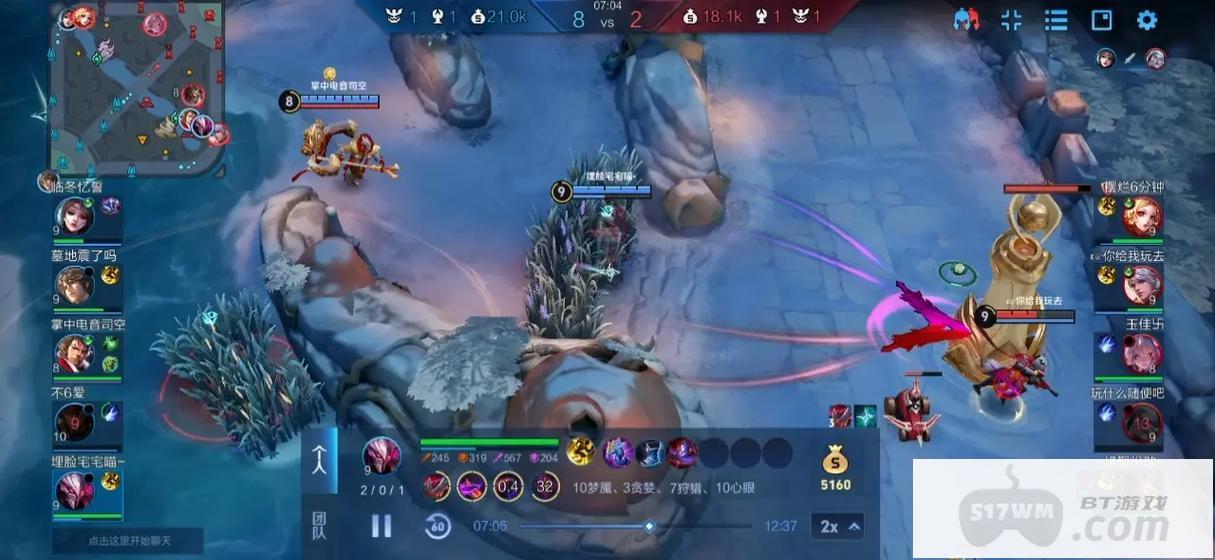Open the chat box to start chatting

(x=127, y=541)
